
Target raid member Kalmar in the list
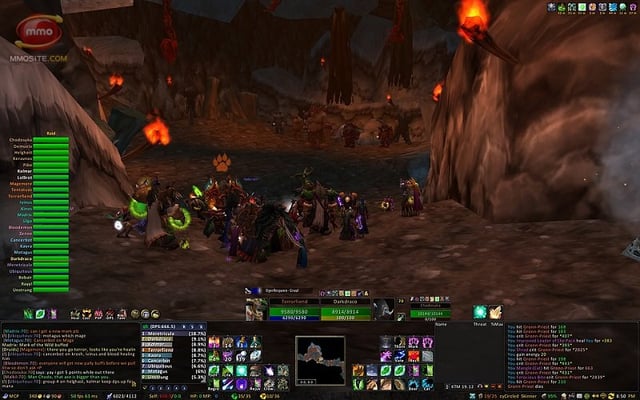(x=50, y=170)
